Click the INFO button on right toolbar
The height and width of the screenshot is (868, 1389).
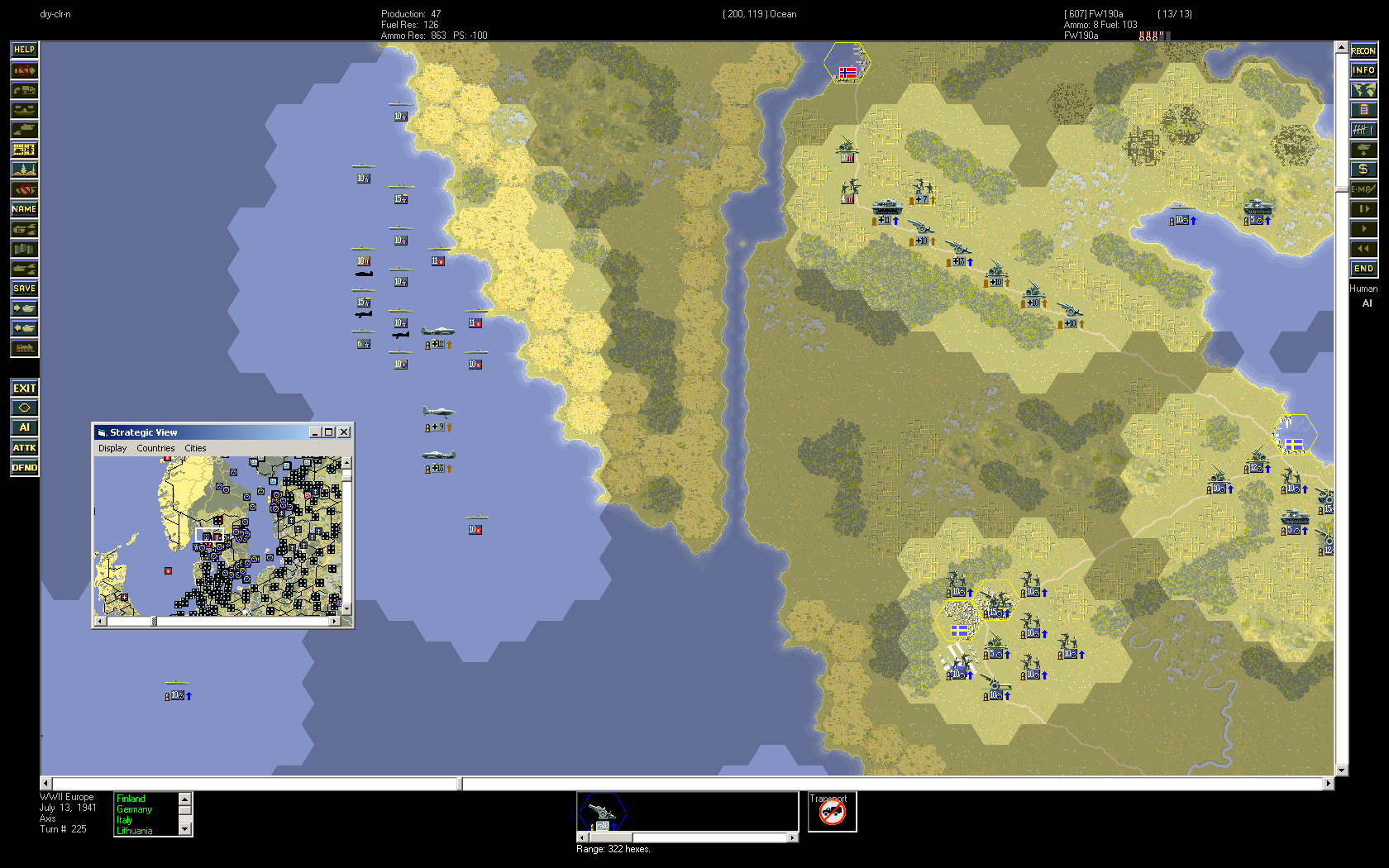[1363, 69]
